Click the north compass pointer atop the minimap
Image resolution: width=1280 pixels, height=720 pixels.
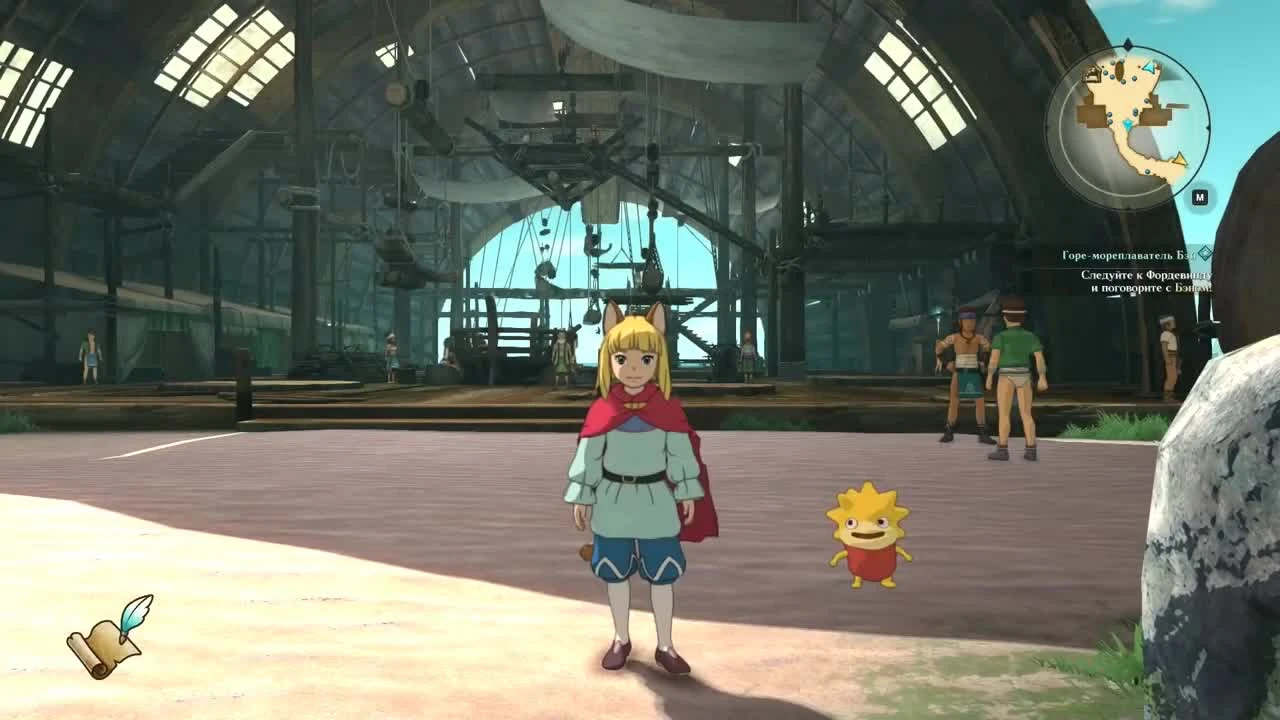[x=1127, y=44]
